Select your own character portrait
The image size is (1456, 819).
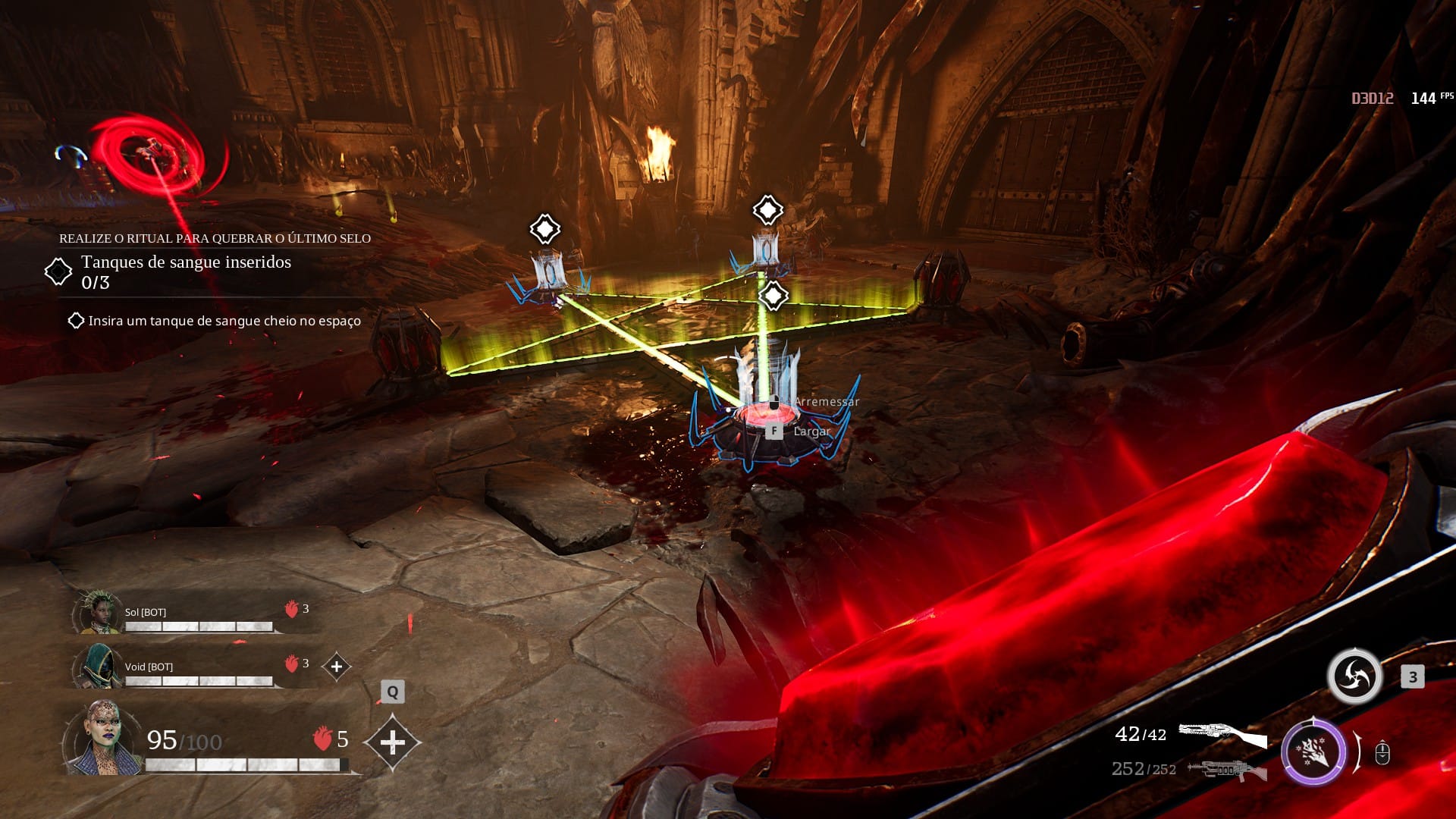[102, 738]
